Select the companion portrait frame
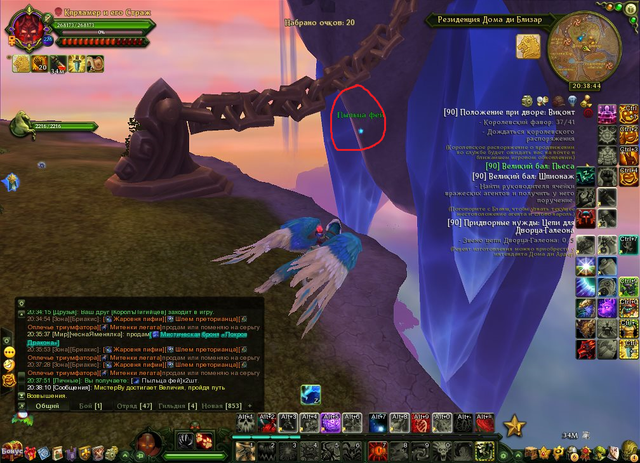Screen dimensions: 640x463 pyautogui.click(x=22, y=127)
